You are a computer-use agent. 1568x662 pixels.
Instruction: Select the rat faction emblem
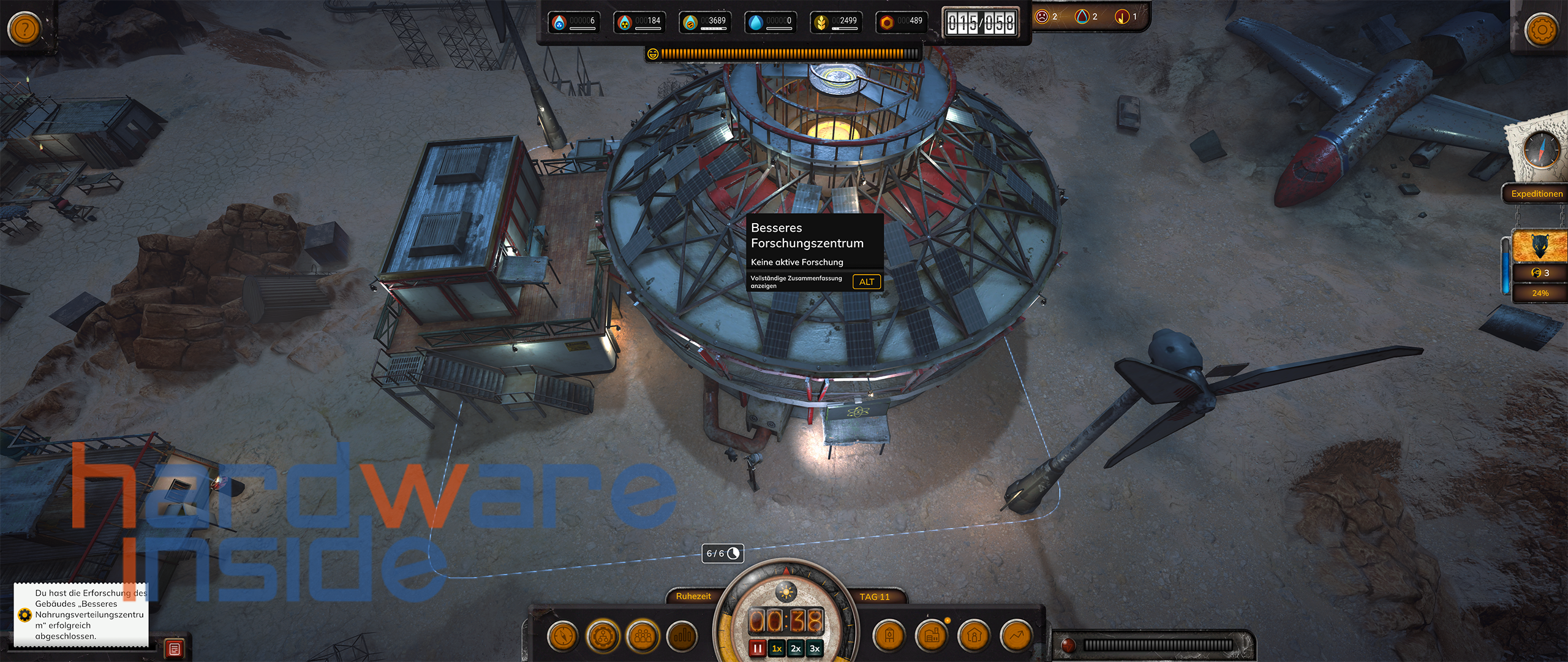[1539, 246]
